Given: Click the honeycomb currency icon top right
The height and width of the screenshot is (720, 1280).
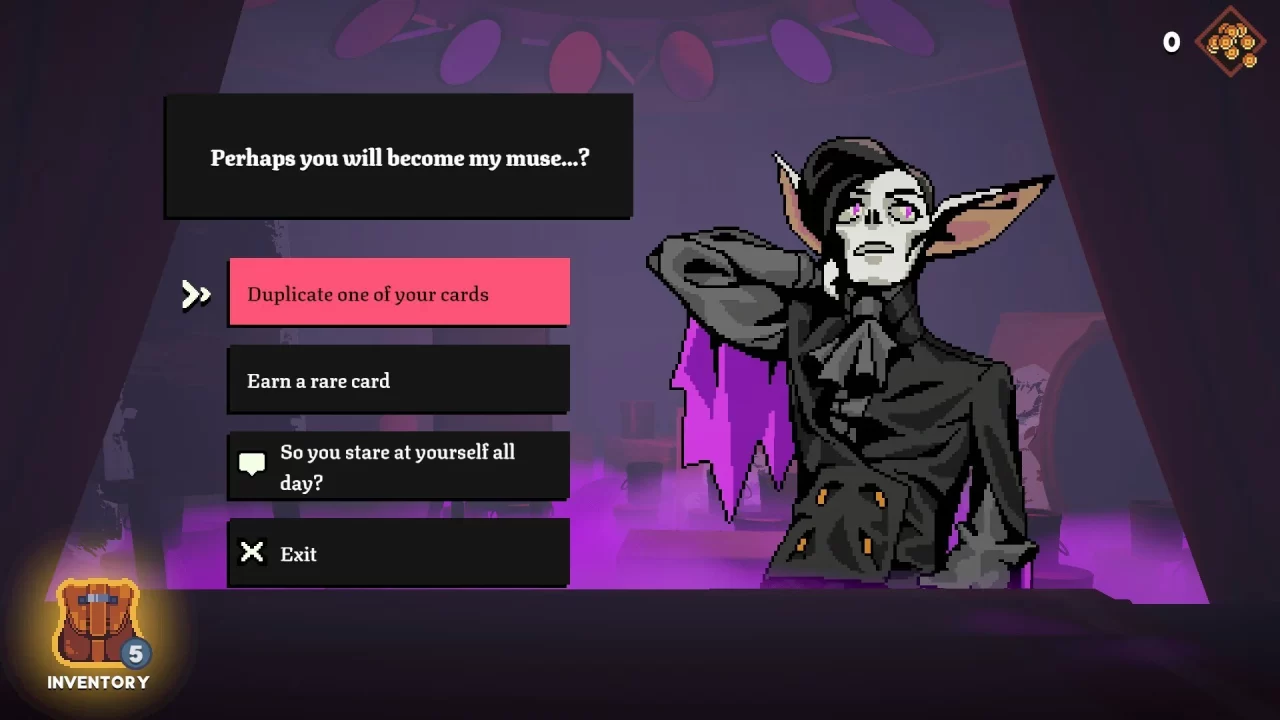Looking at the screenshot, I should click(x=1231, y=43).
